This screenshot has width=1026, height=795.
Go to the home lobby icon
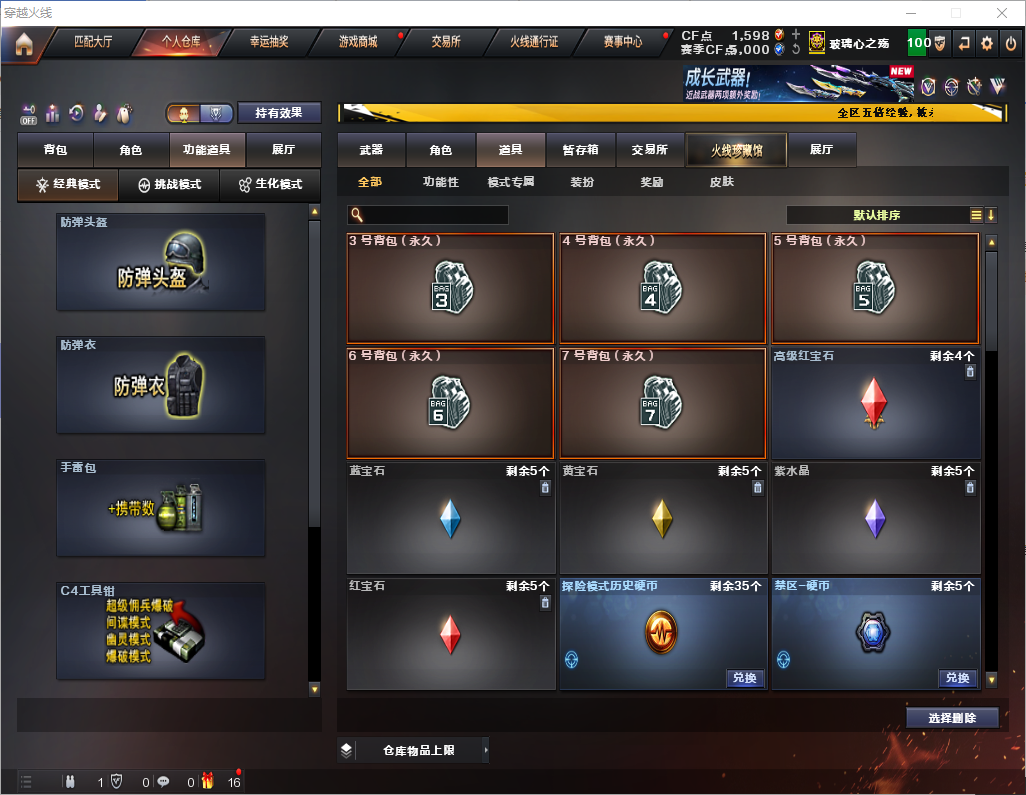point(24,44)
